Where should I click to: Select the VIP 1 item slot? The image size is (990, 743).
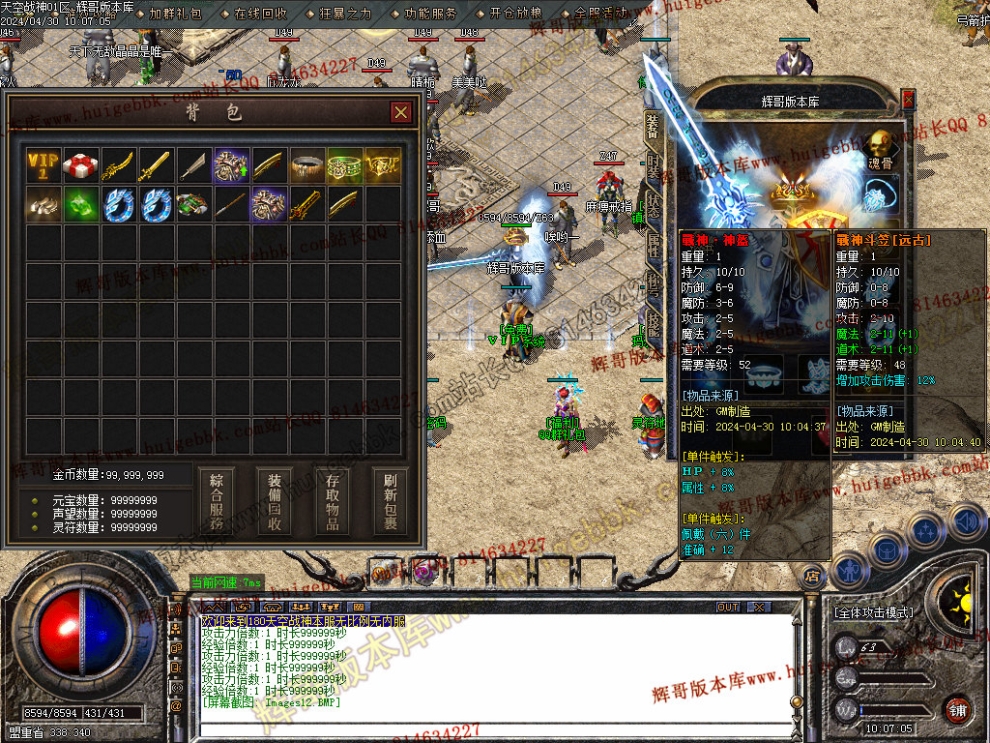pyautogui.click(x=44, y=165)
